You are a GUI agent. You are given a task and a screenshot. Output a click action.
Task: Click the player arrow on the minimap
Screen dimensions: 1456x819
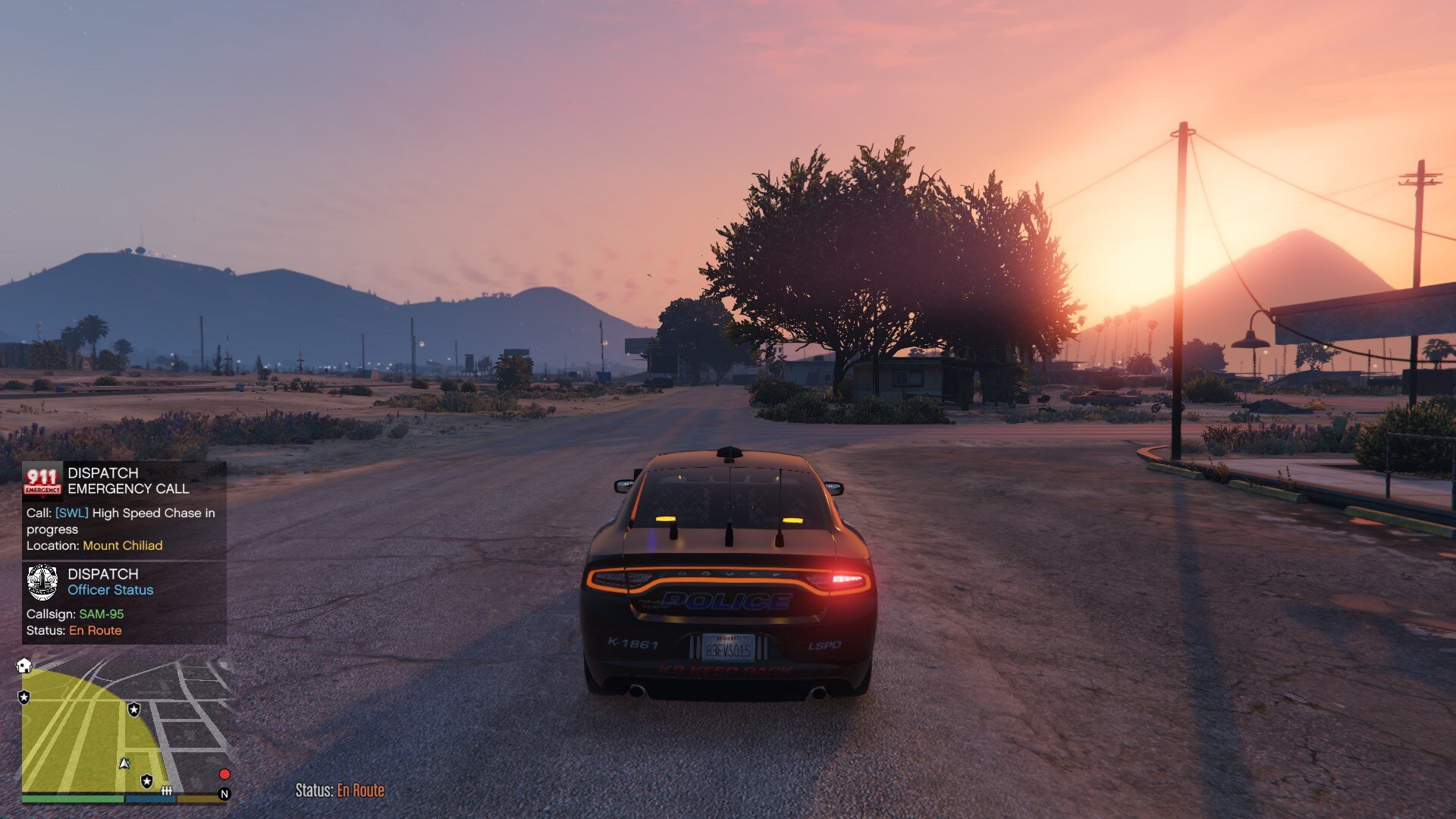coord(124,763)
